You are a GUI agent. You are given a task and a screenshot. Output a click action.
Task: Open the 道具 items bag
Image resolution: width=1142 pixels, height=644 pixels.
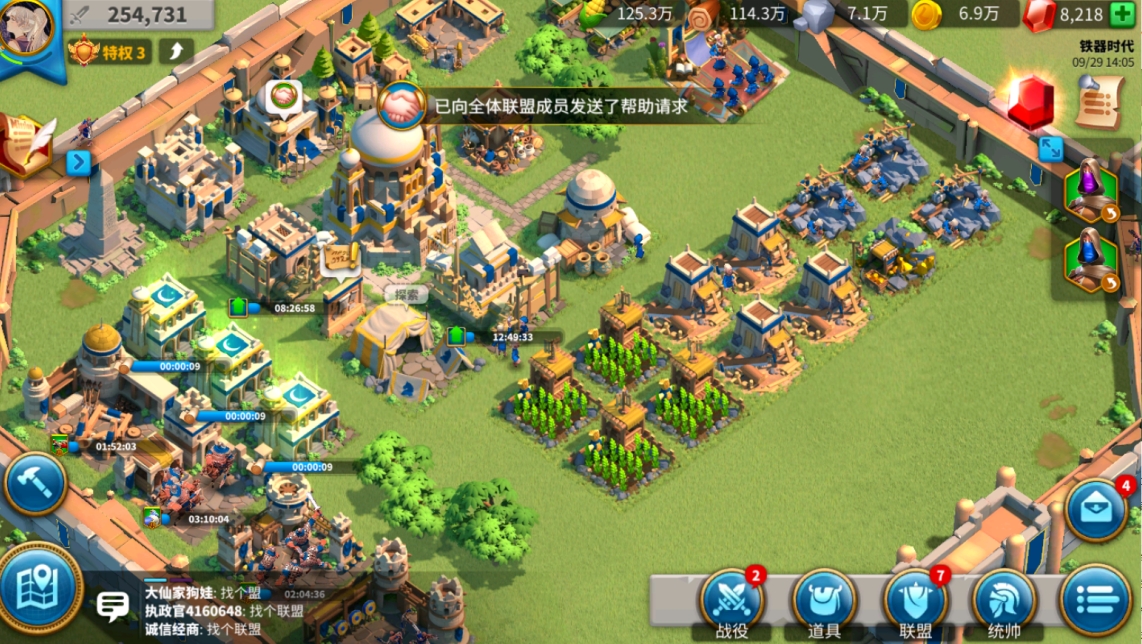tap(824, 599)
